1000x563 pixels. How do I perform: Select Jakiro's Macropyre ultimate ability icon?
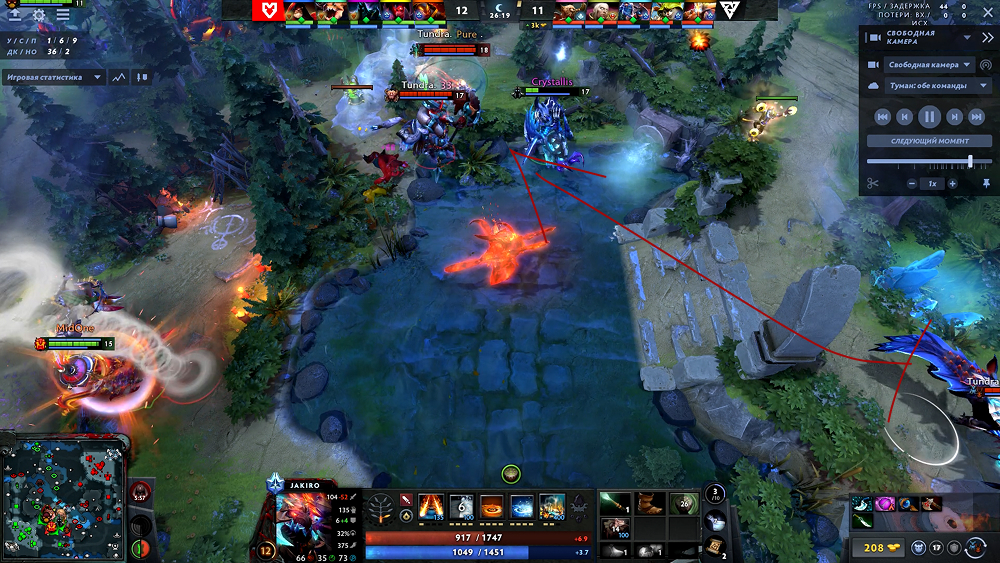551,506
